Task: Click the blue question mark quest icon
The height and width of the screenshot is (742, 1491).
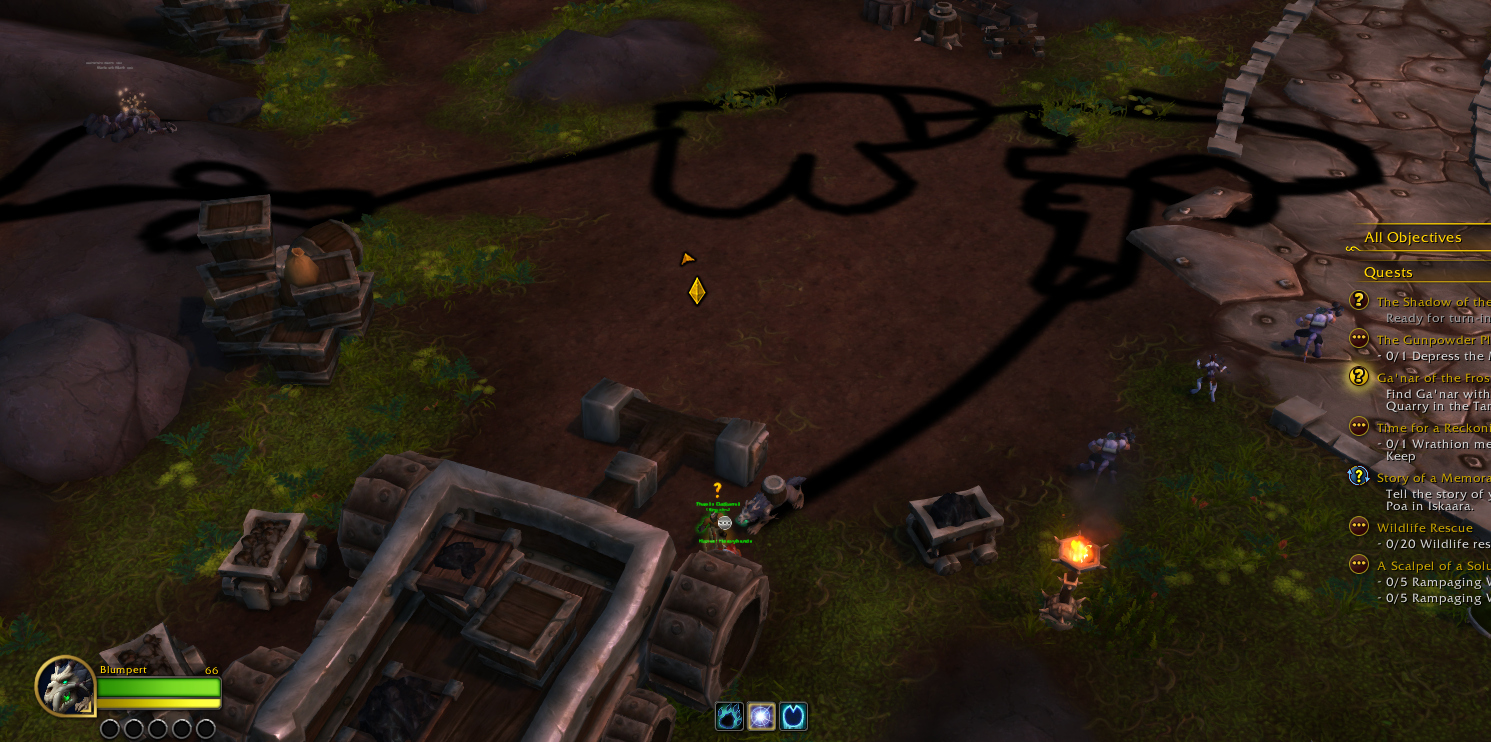Action: point(1359,476)
